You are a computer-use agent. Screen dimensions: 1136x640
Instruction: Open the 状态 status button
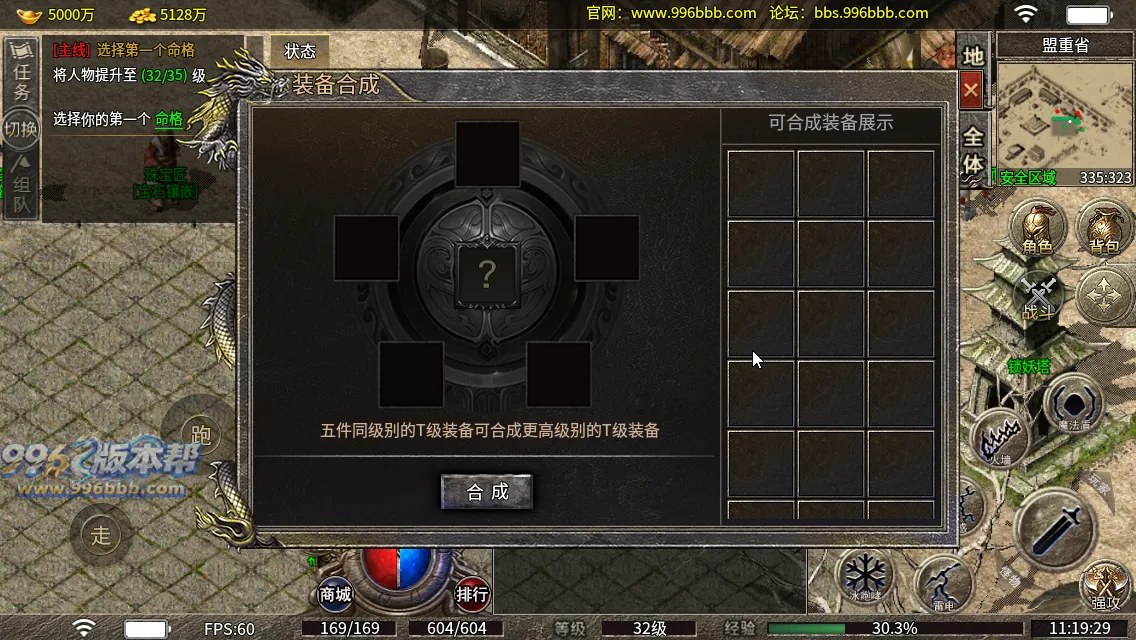(x=300, y=51)
